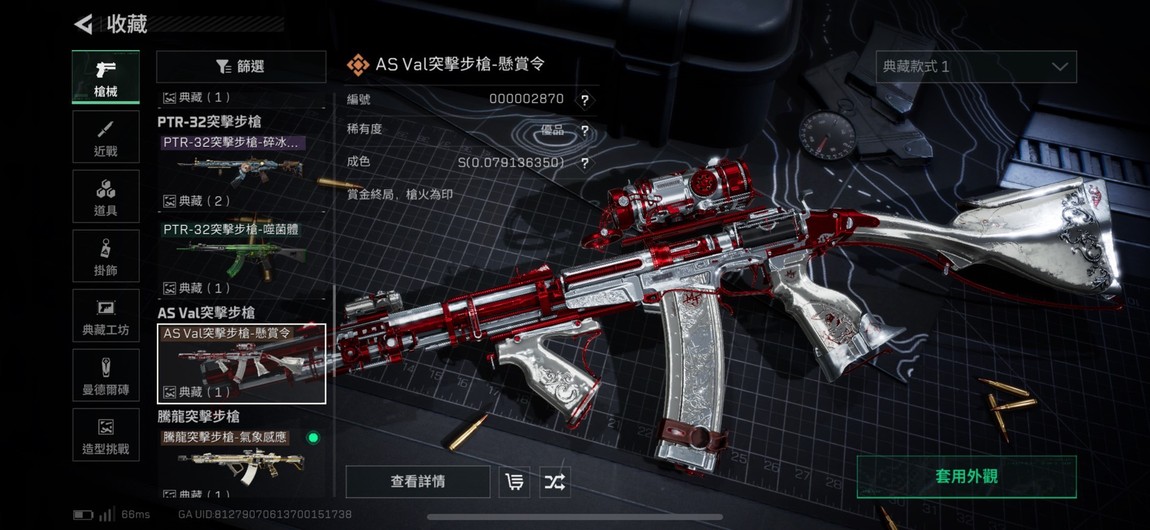Pick the 騰龍突擊步槍-氣象感應 skin

pyautogui.click(x=240, y=460)
